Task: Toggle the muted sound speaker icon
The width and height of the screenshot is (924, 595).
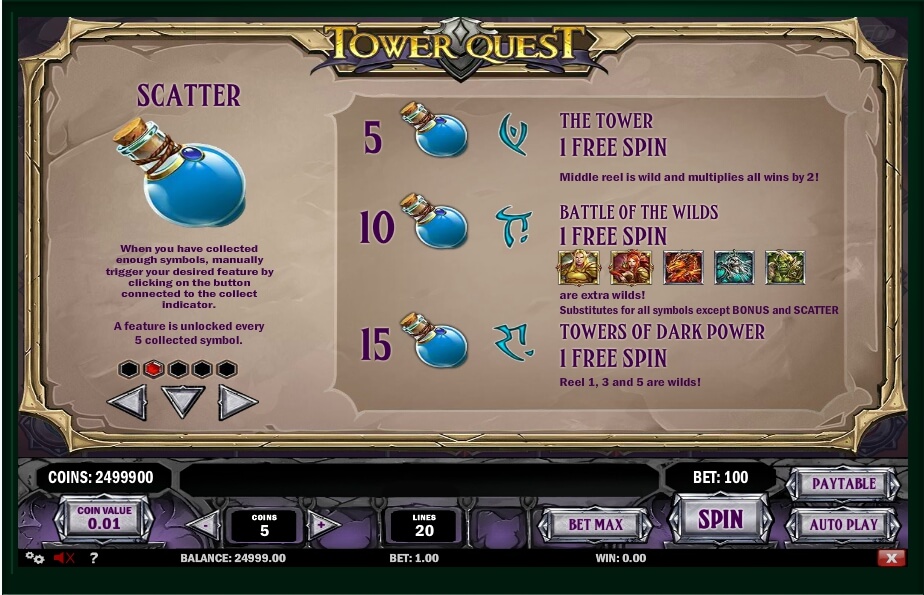Action: tap(64, 558)
